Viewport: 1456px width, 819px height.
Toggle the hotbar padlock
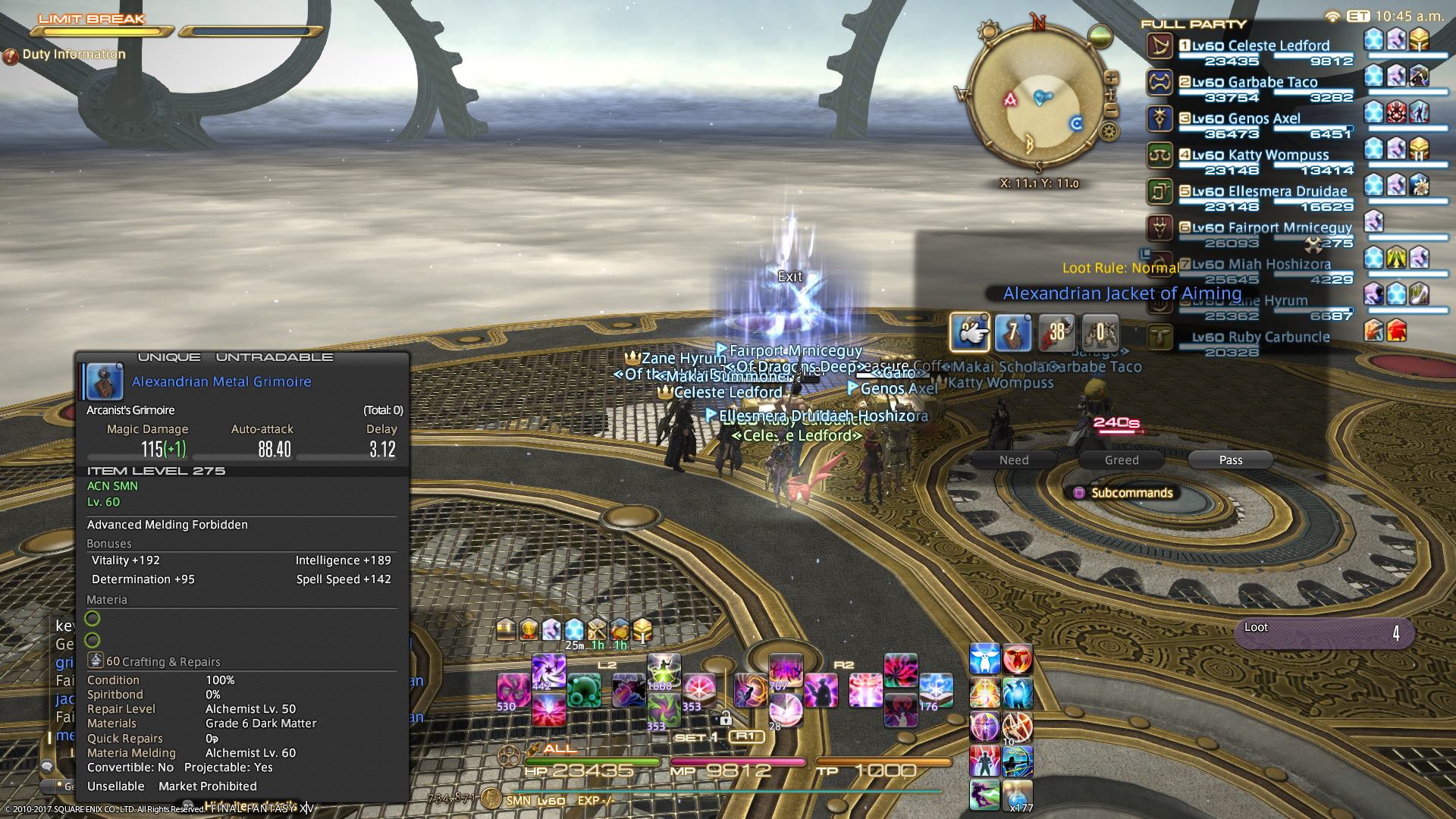click(x=726, y=717)
